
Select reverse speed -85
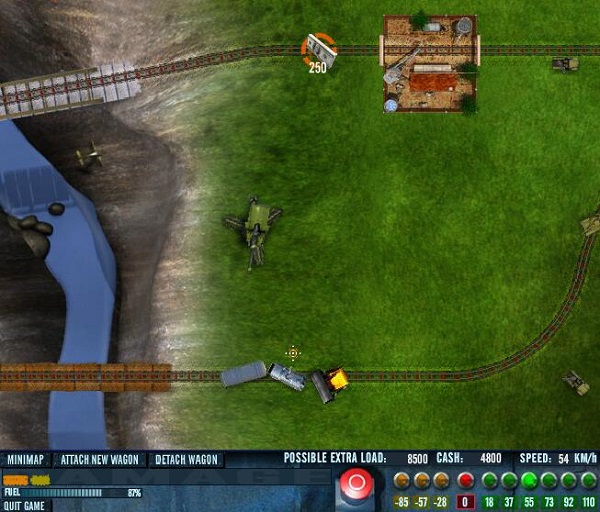click(401, 481)
